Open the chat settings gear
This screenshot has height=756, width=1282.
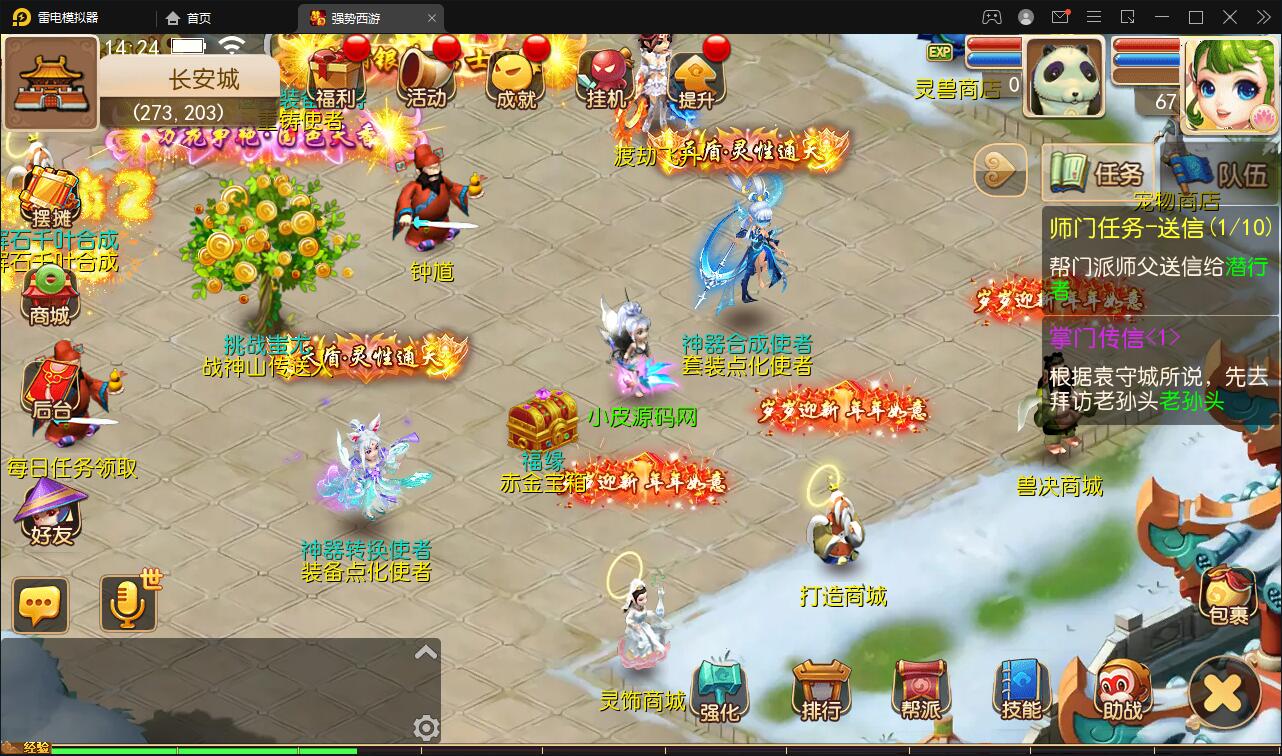[426, 729]
